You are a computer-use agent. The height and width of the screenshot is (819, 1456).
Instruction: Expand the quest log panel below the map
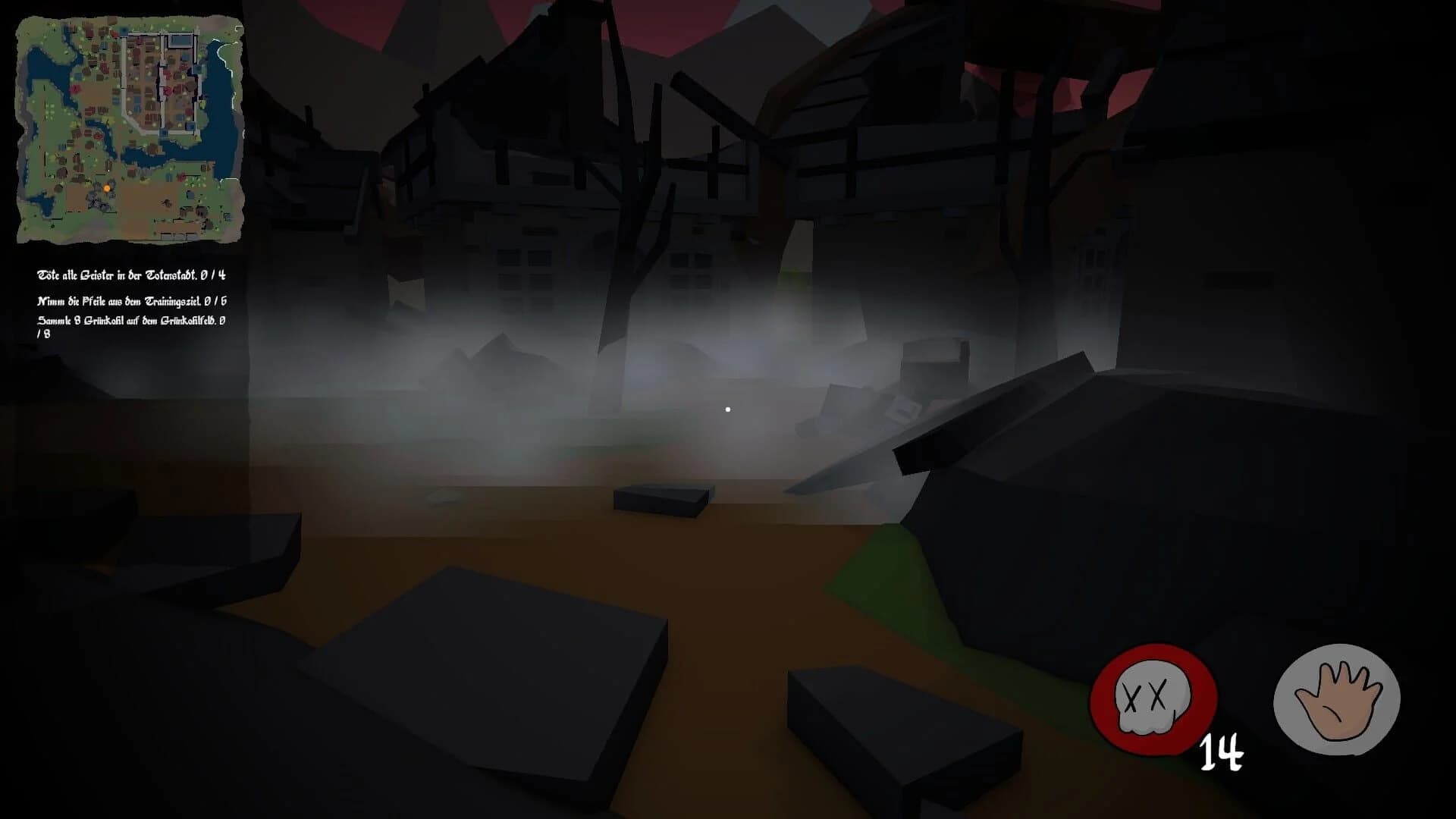click(x=133, y=303)
